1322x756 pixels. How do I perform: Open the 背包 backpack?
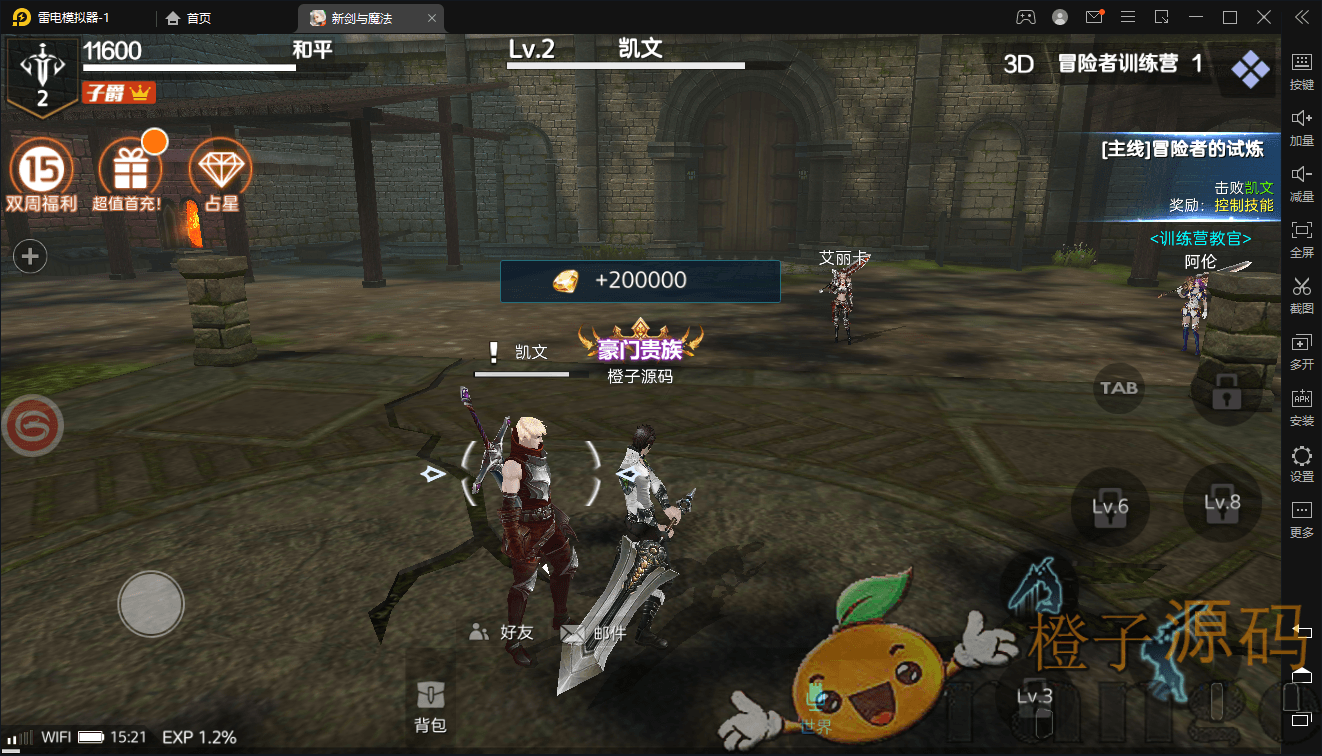click(x=430, y=700)
